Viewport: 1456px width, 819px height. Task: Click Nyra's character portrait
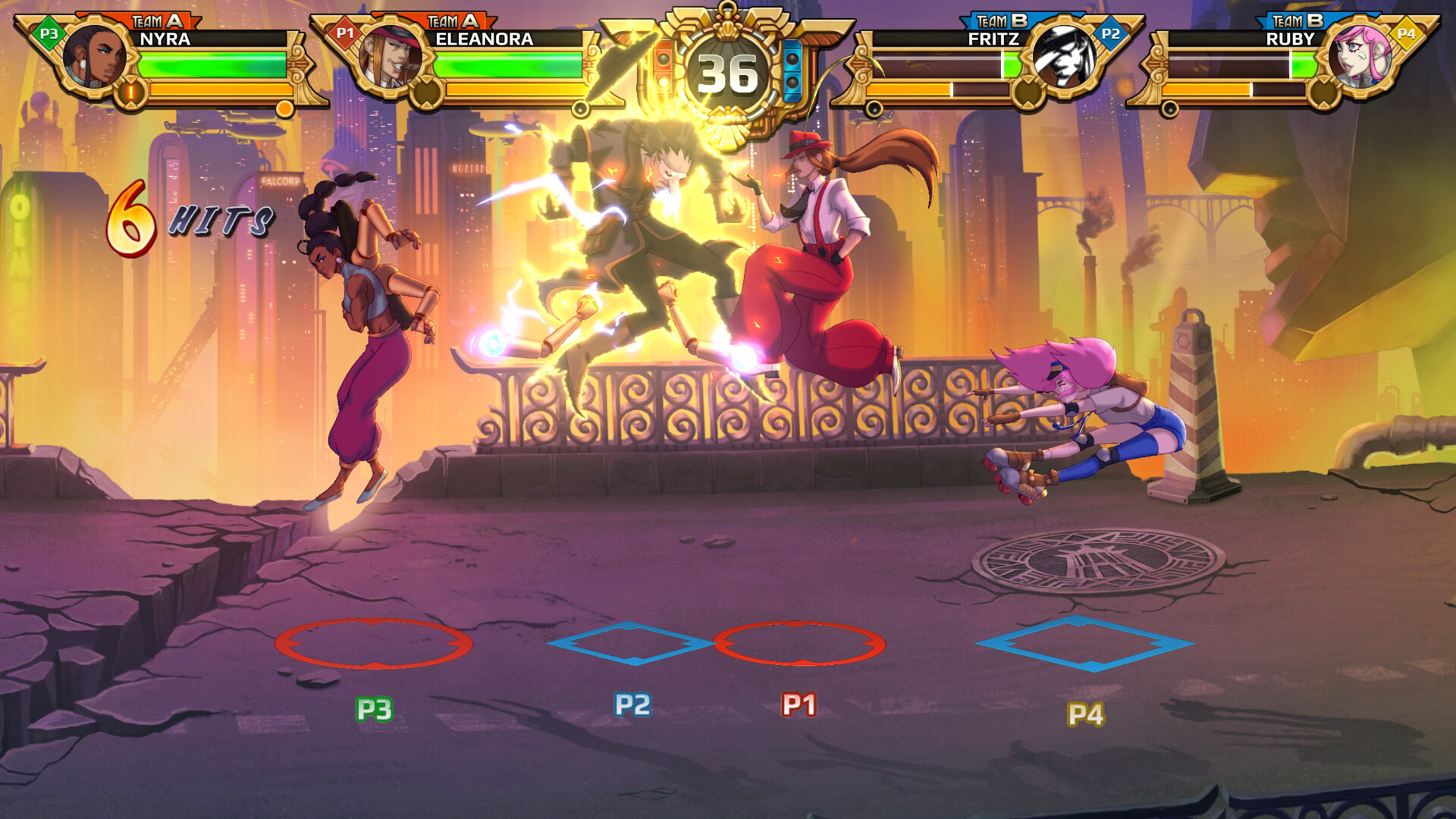[94, 57]
